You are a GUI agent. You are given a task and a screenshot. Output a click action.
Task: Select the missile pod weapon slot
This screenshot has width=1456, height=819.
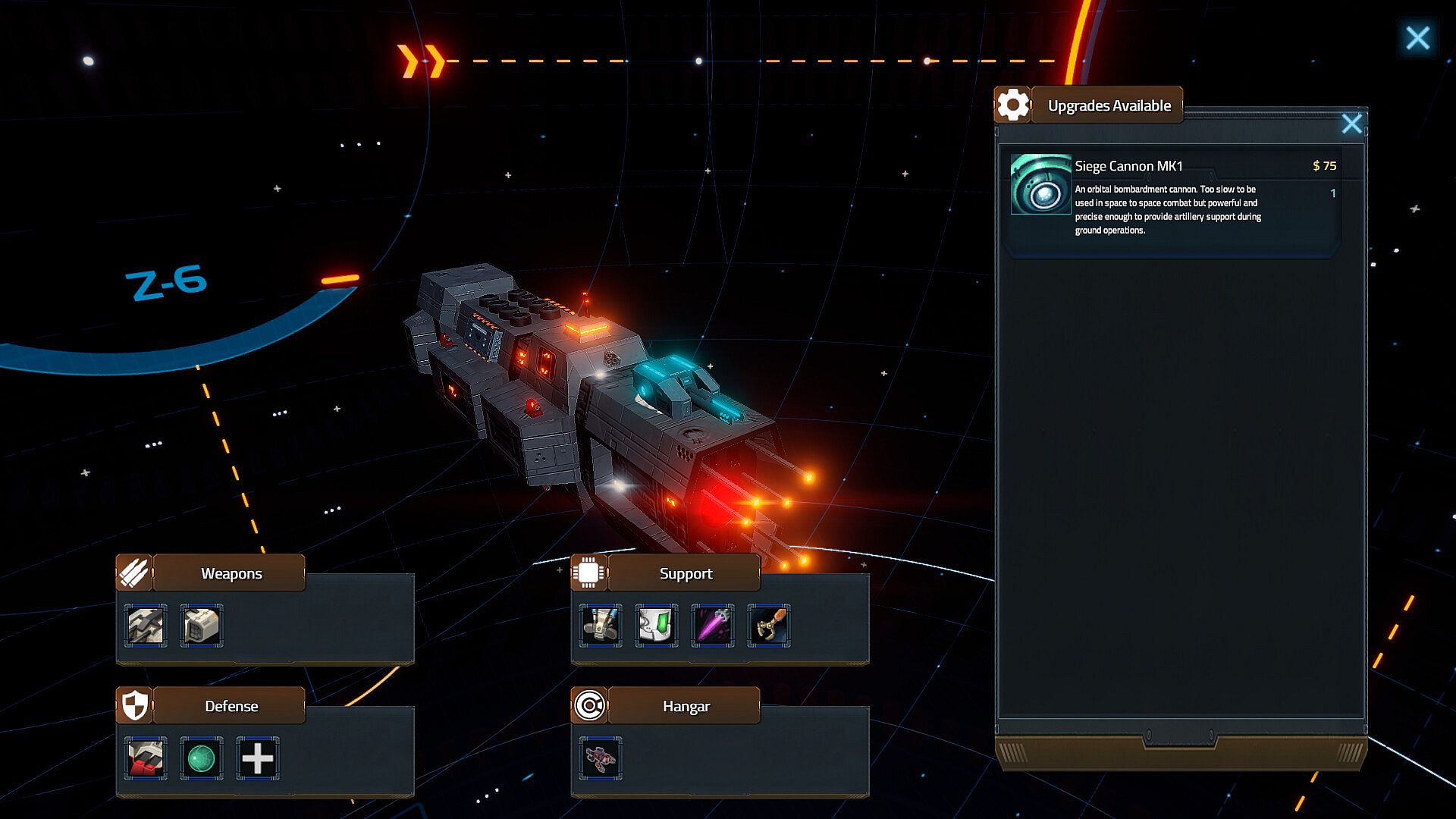click(x=202, y=626)
